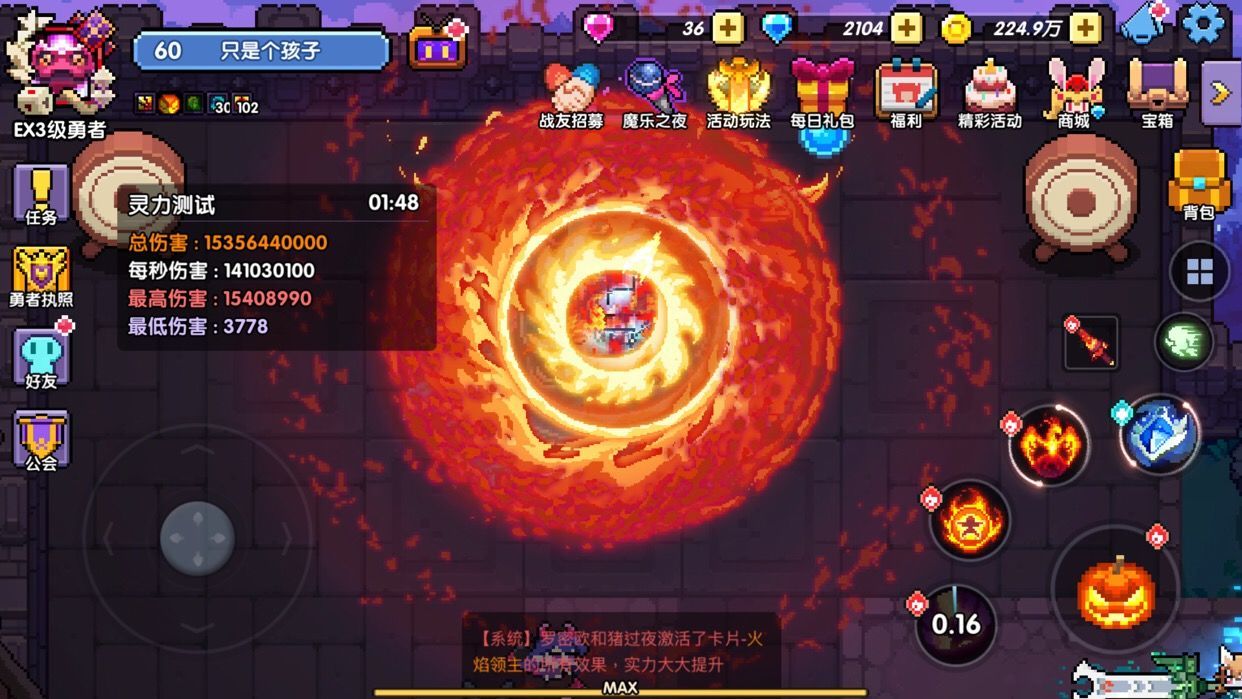Visit the 商城 shop
Image resolution: width=1242 pixels, height=699 pixels.
(x=1074, y=93)
